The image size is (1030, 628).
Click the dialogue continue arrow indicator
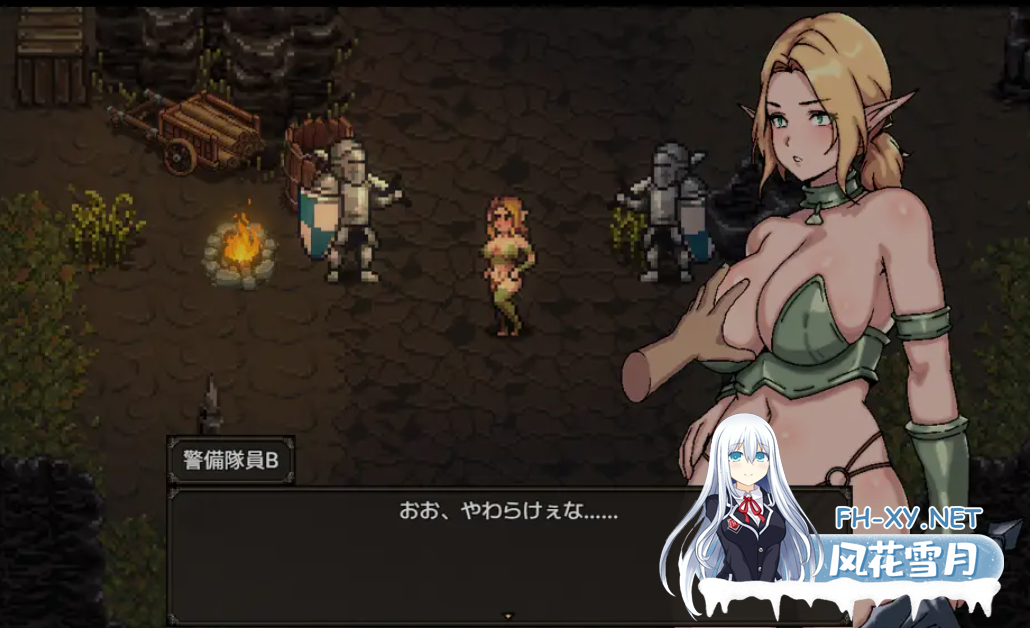(x=508, y=616)
